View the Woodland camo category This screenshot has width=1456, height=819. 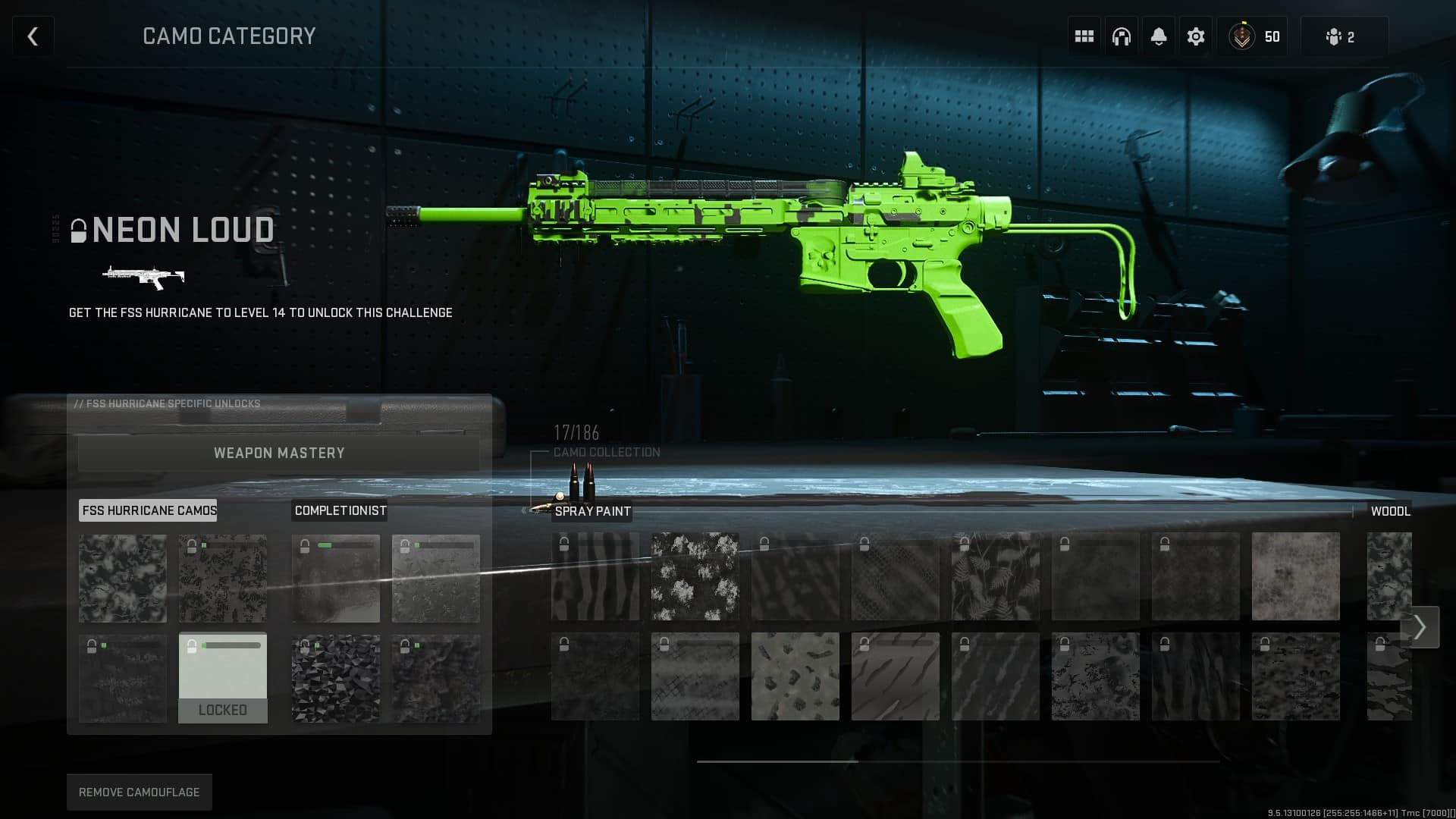(1392, 511)
